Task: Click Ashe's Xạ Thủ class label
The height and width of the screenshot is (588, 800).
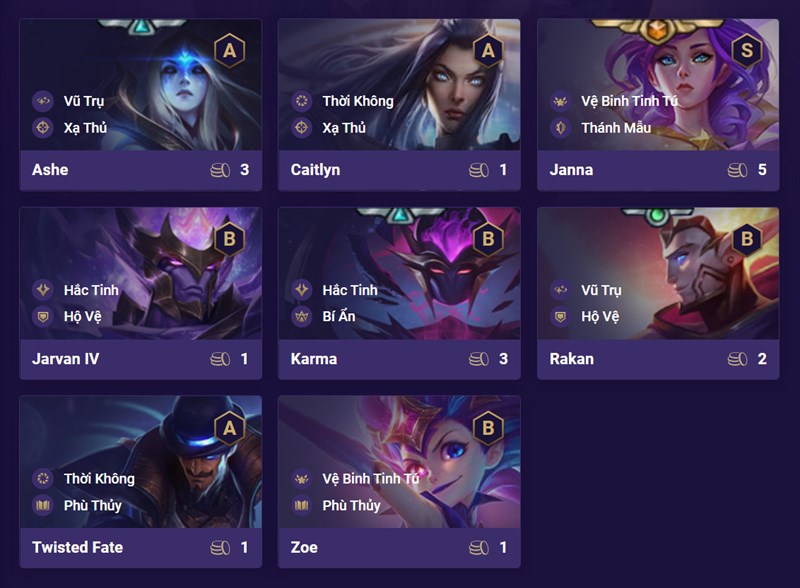Action: (x=85, y=128)
